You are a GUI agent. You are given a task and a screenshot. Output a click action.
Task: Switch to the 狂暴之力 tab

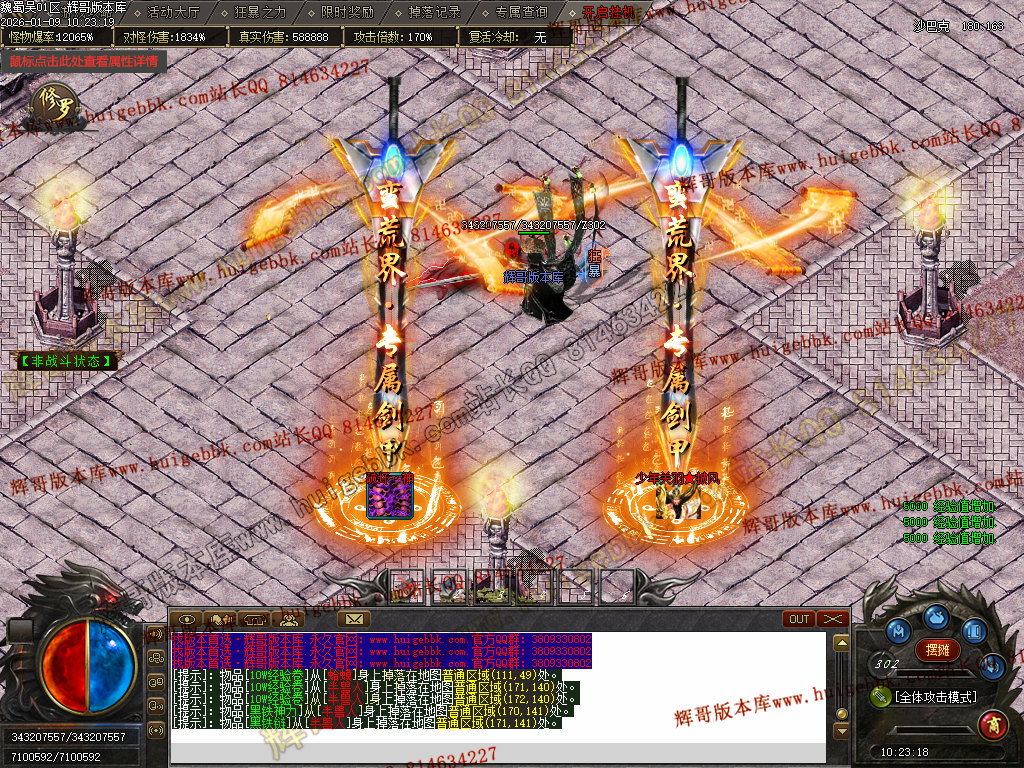[x=260, y=13]
